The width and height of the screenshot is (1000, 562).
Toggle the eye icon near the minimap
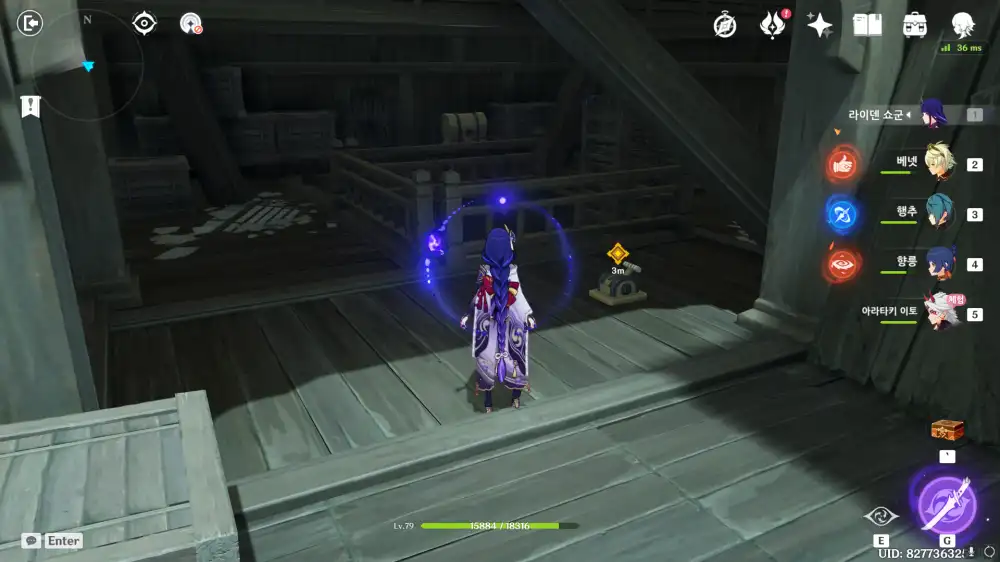point(145,23)
